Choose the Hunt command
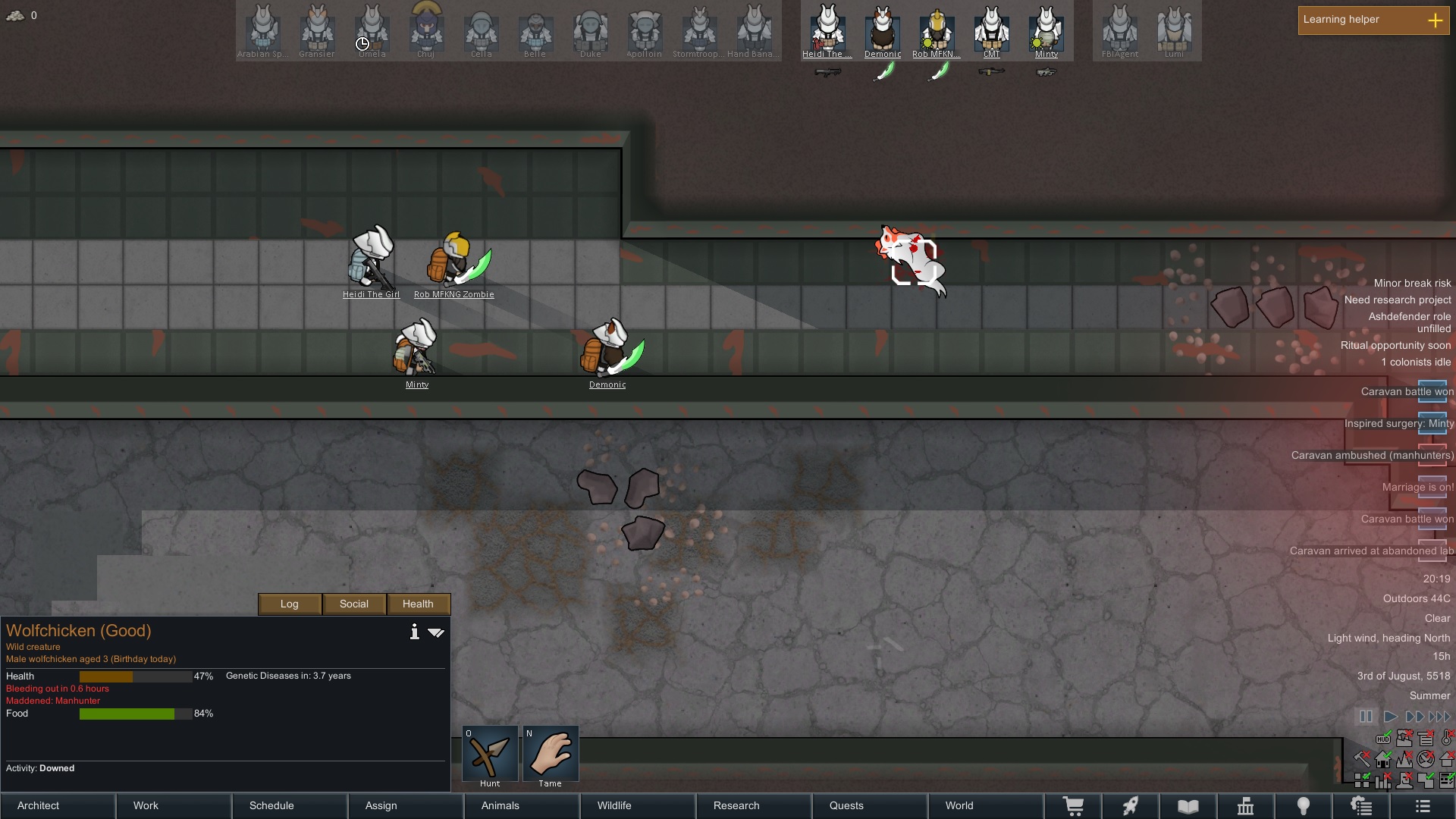This screenshot has width=1456, height=819. point(490,754)
